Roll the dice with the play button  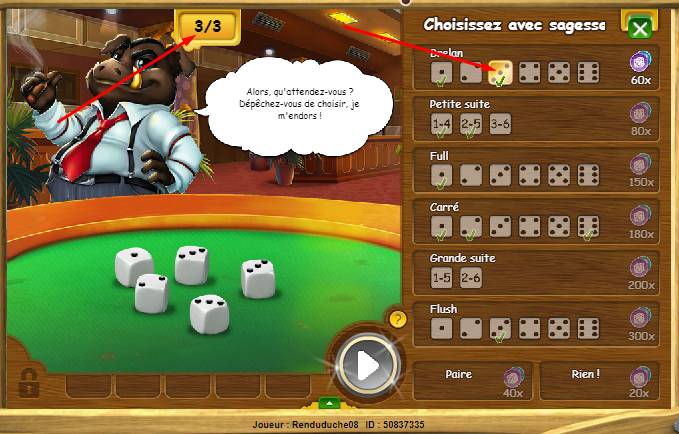tap(368, 365)
